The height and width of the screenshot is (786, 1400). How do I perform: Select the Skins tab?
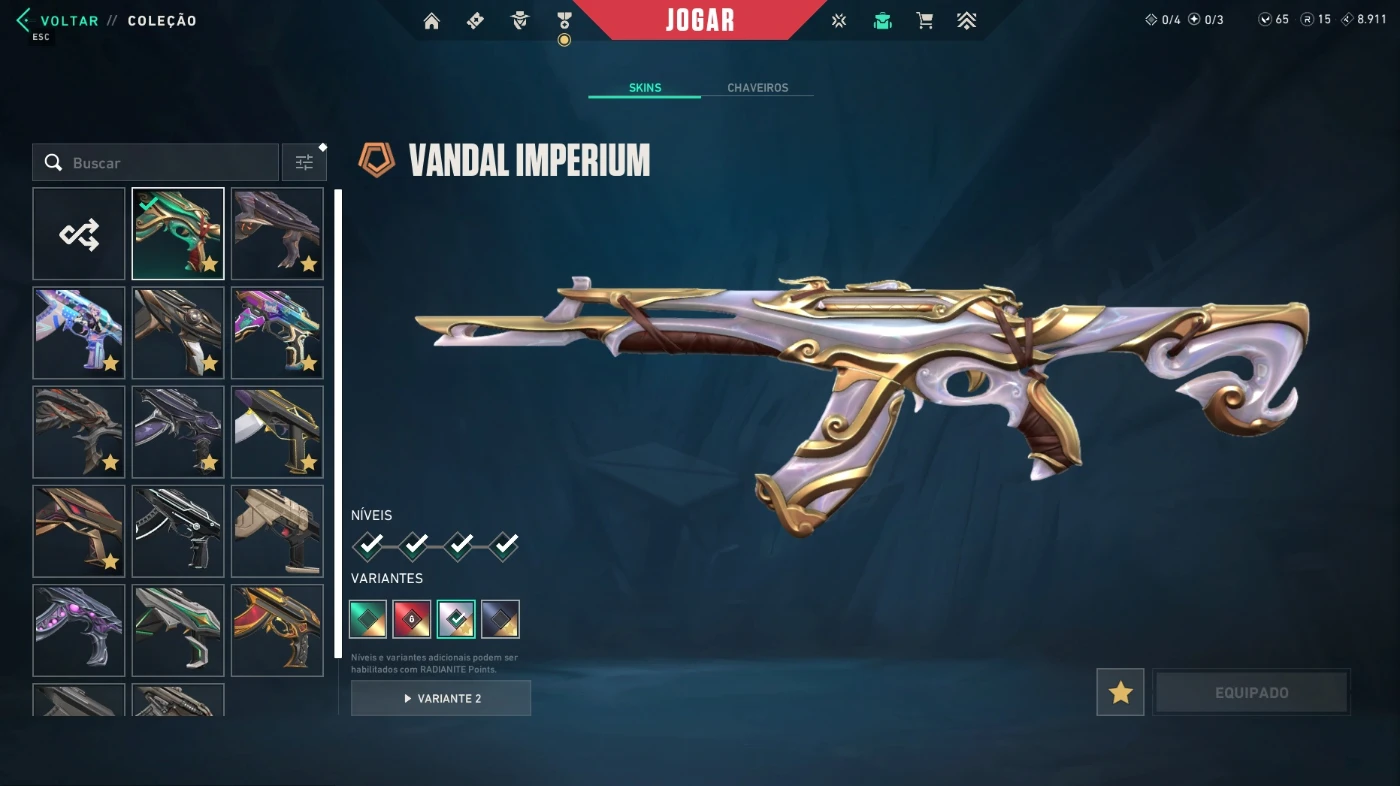[645, 88]
